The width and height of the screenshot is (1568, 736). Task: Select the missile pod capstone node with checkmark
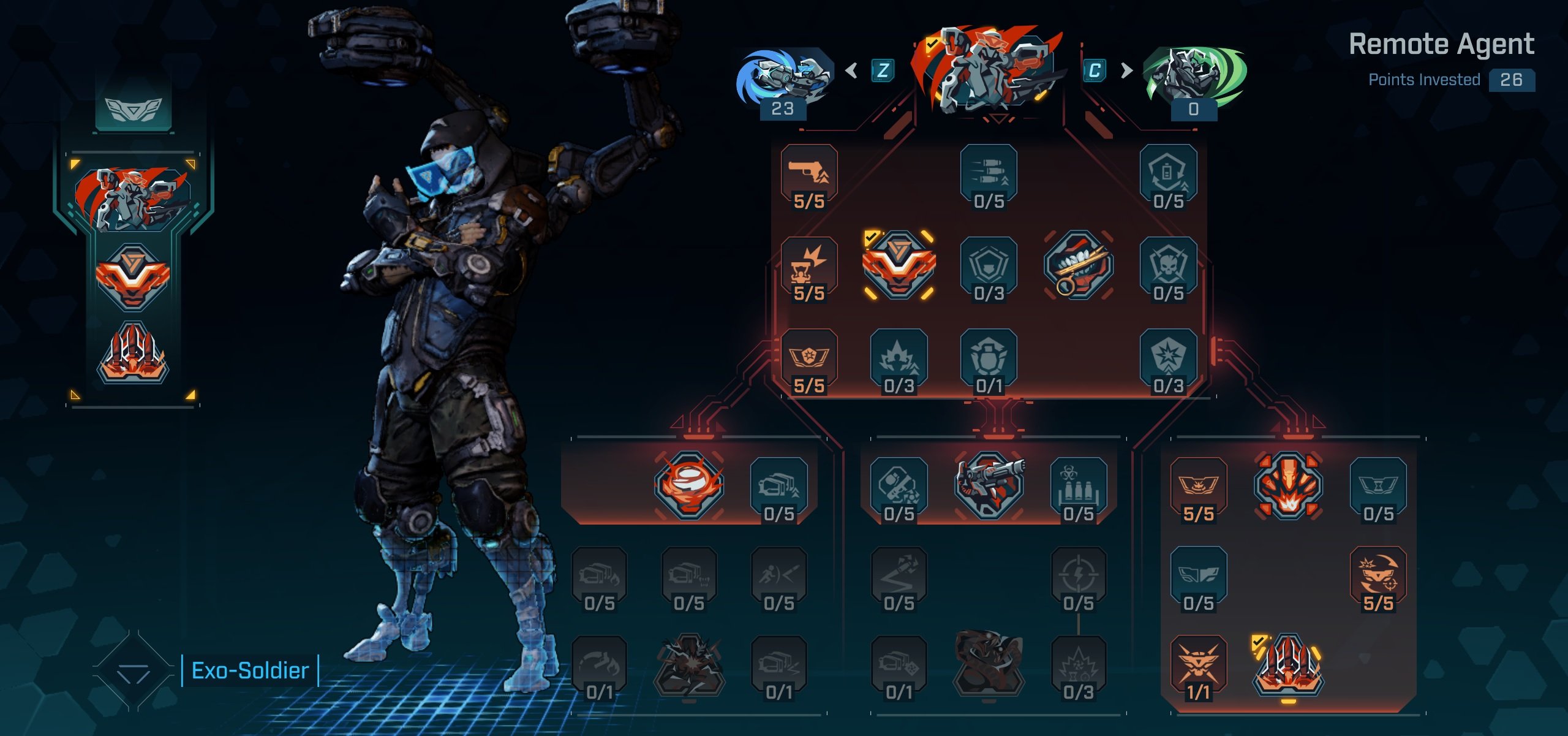tap(1288, 666)
